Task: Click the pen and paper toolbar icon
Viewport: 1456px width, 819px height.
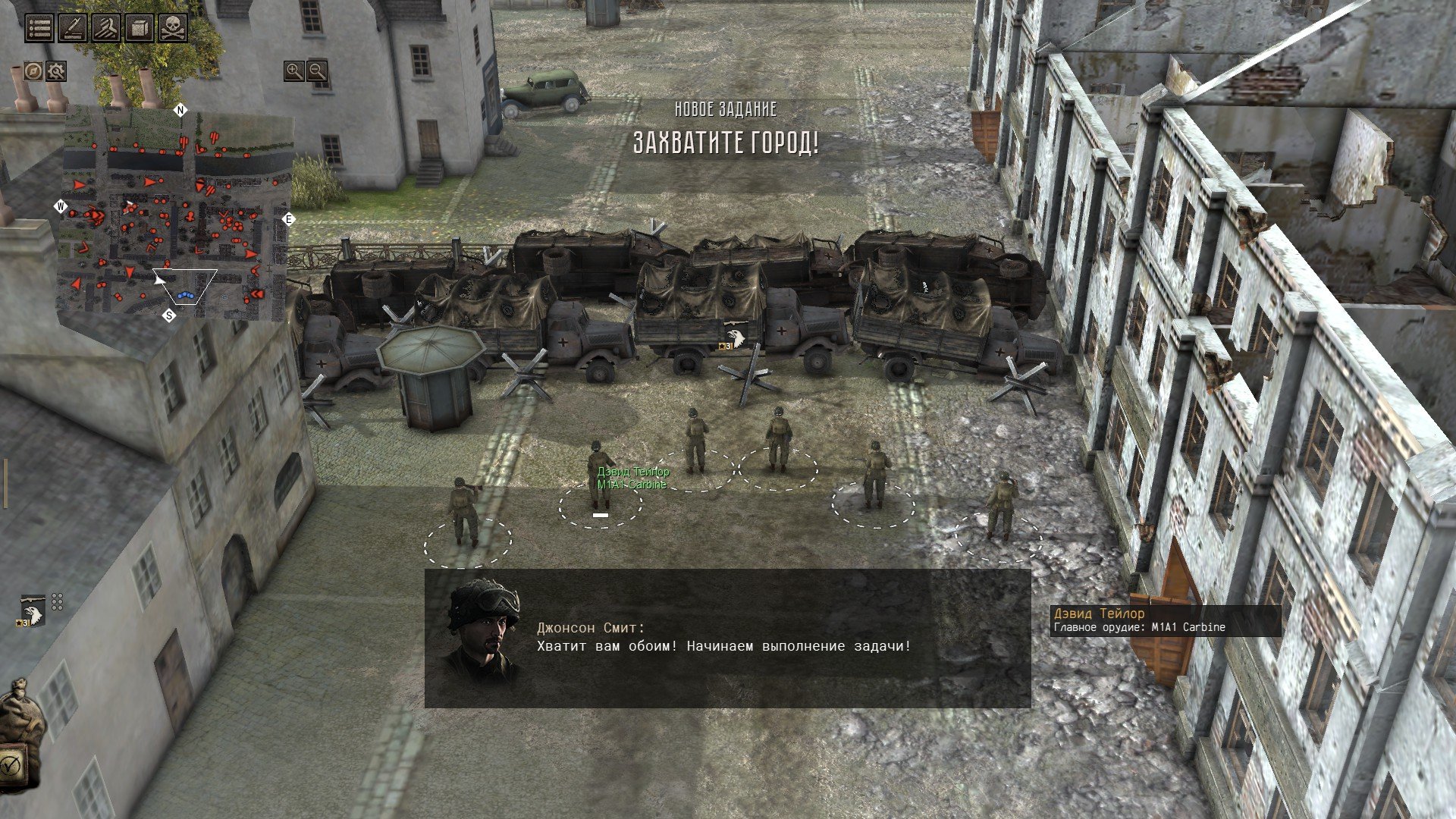Action: click(x=73, y=28)
